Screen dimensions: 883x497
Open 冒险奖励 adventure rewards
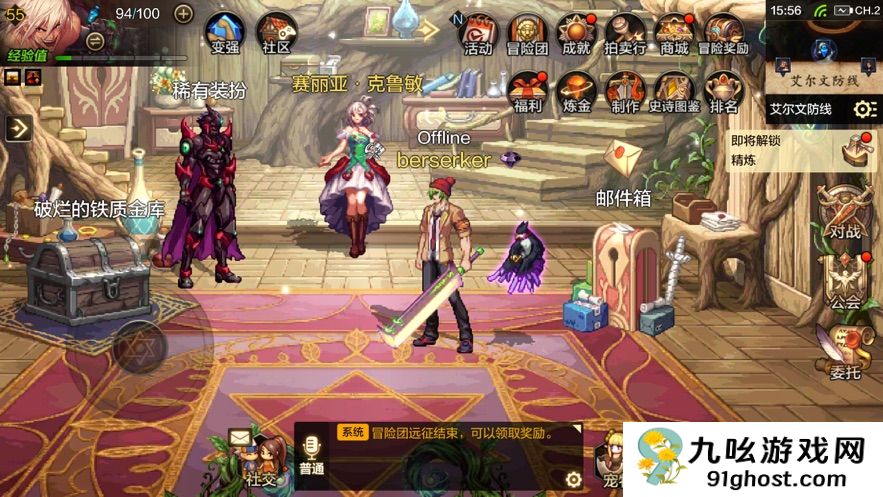pyautogui.click(x=723, y=33)
